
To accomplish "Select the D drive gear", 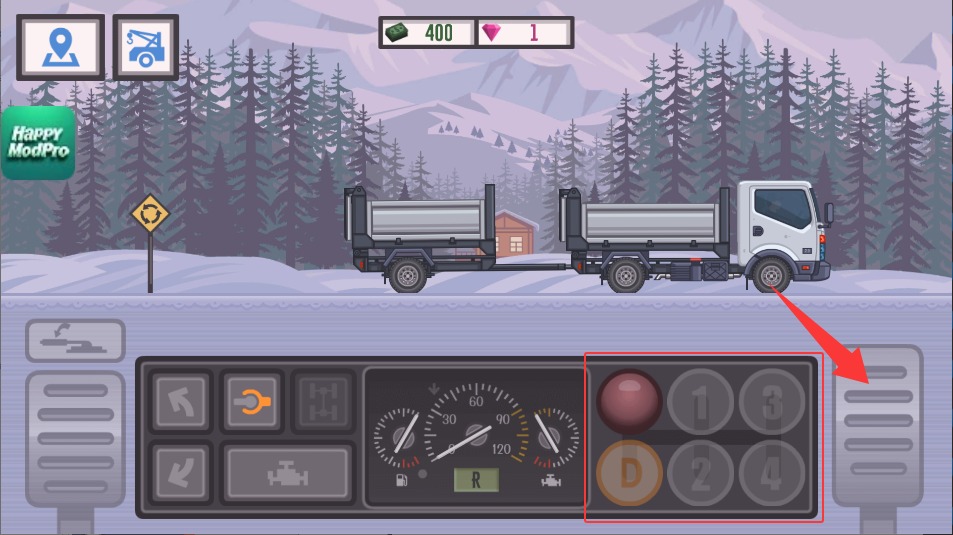I will pos(630,473).
